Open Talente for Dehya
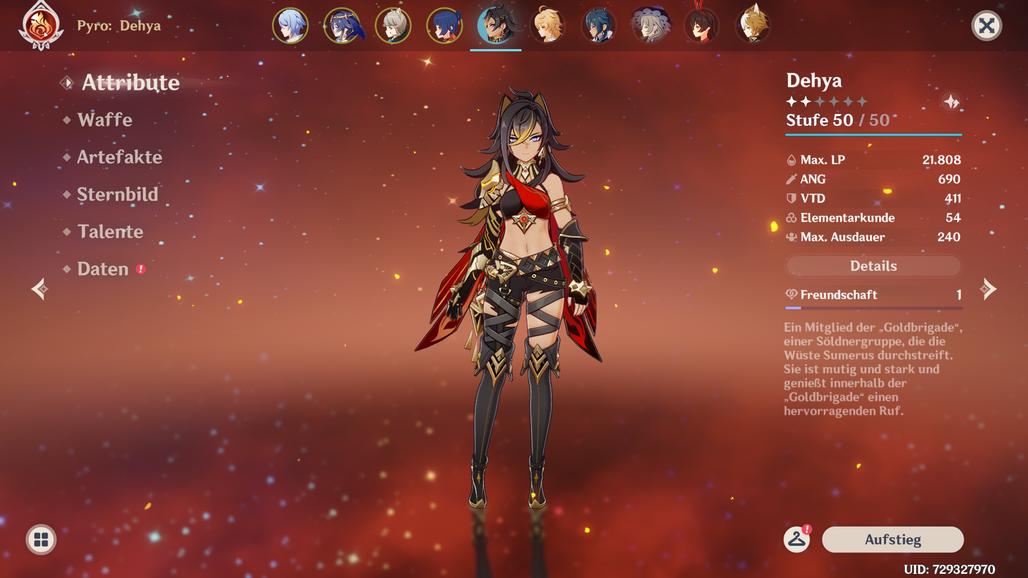 [x=110, y=232]
